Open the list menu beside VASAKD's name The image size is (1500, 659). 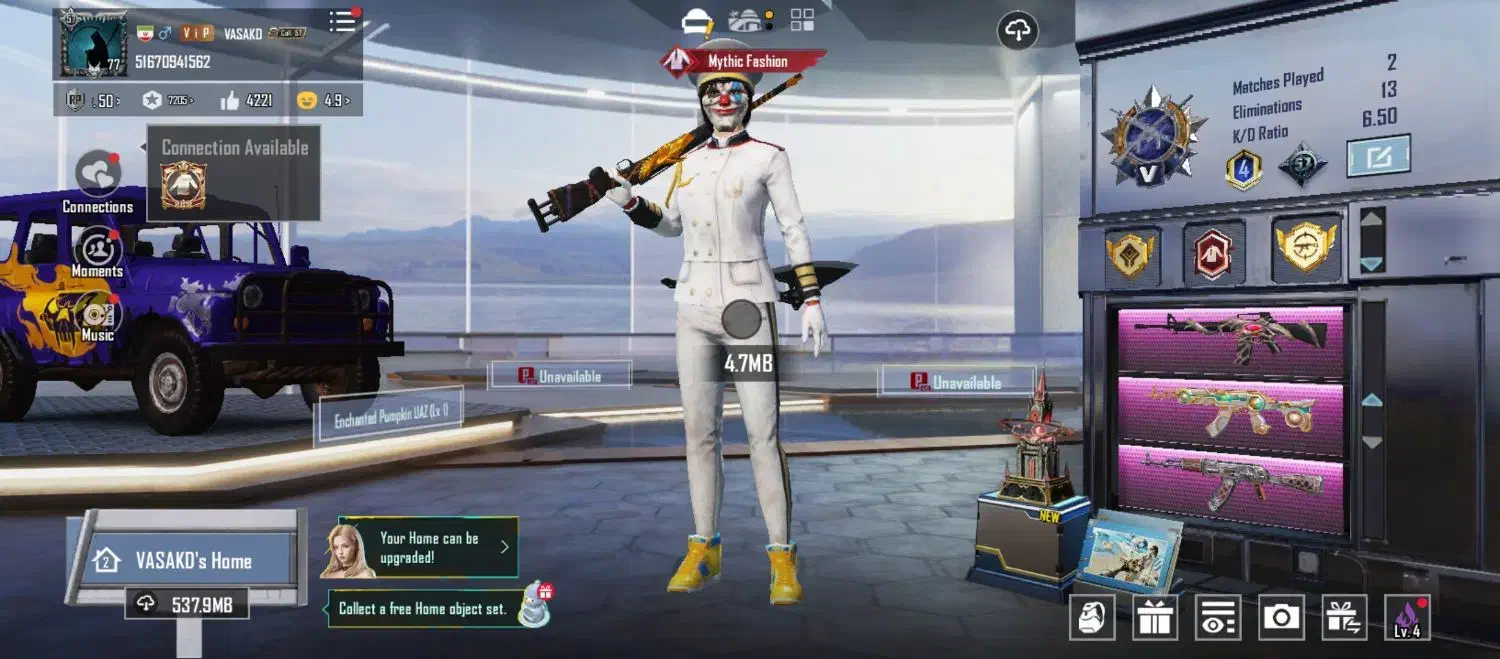[x=343, y=22]
